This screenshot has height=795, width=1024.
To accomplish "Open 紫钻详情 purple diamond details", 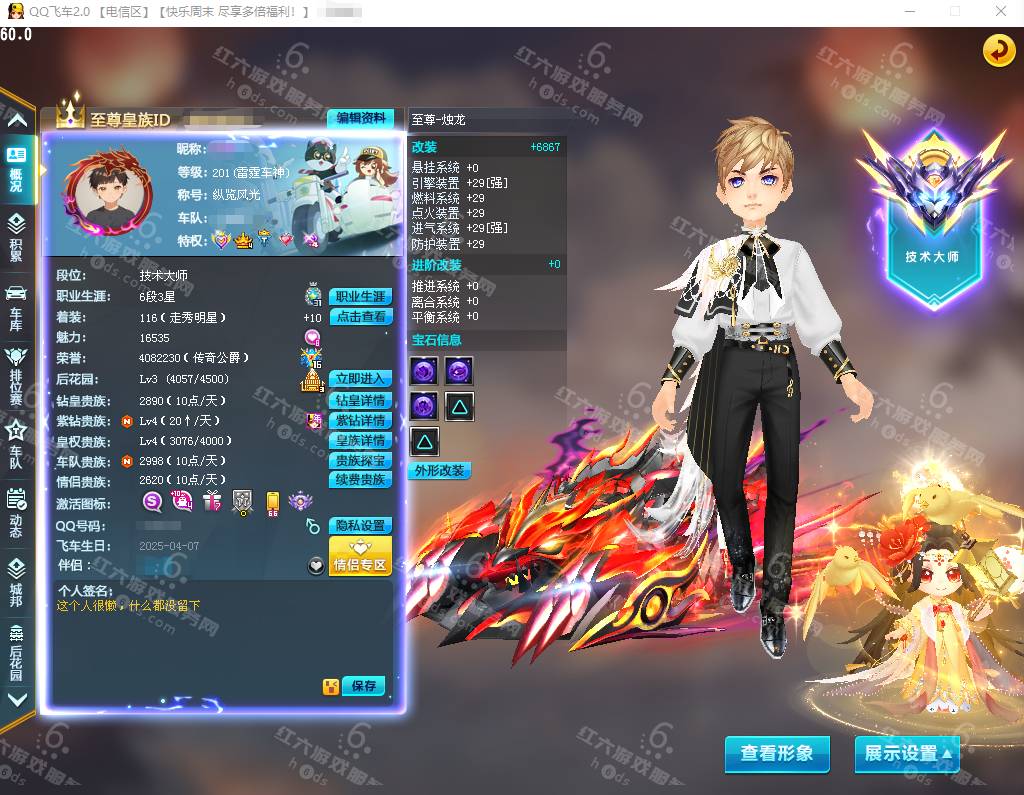I will pyautogui.click(x=360, y=421).
